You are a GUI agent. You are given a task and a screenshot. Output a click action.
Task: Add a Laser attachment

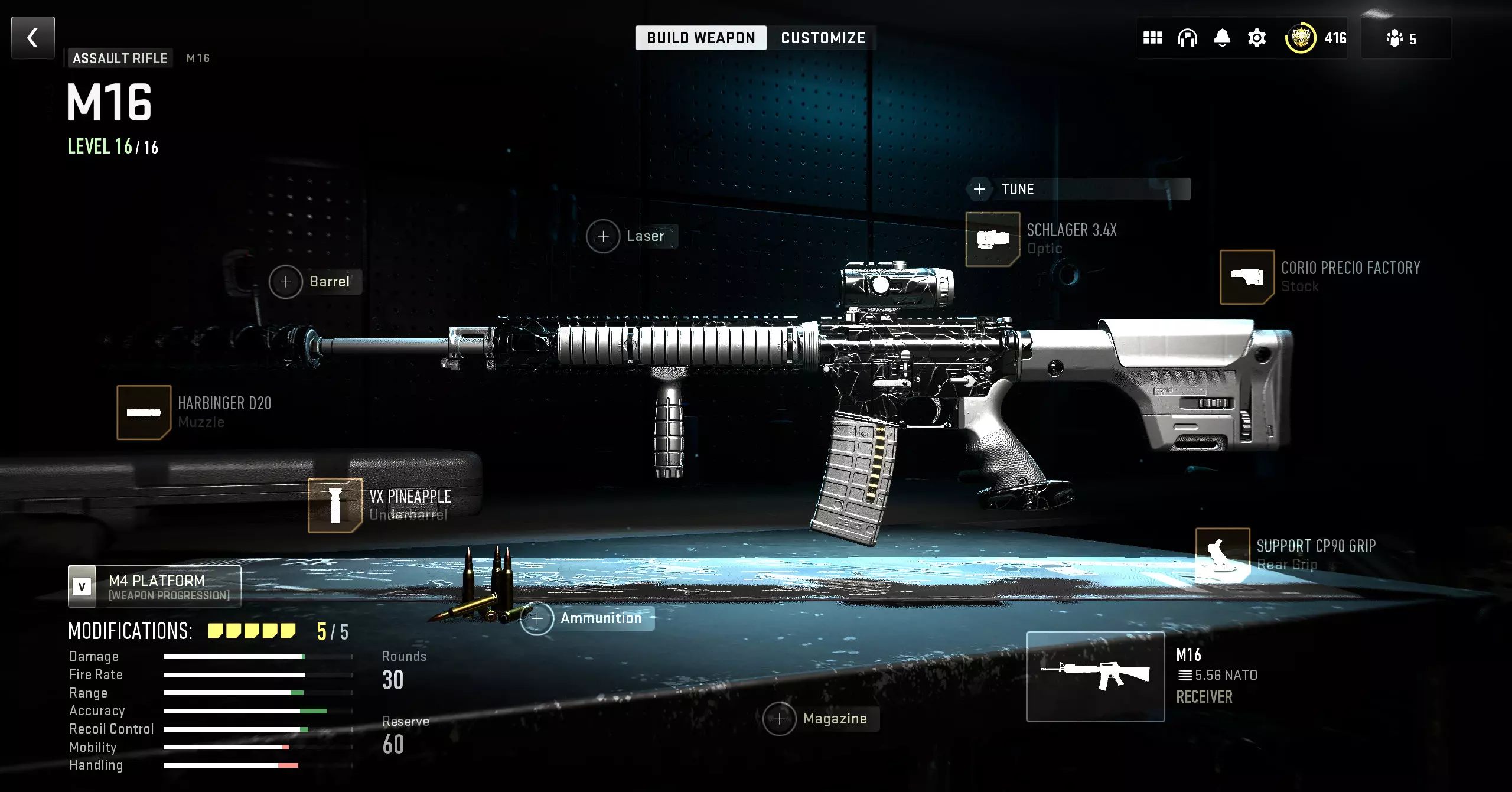(603, 236)
